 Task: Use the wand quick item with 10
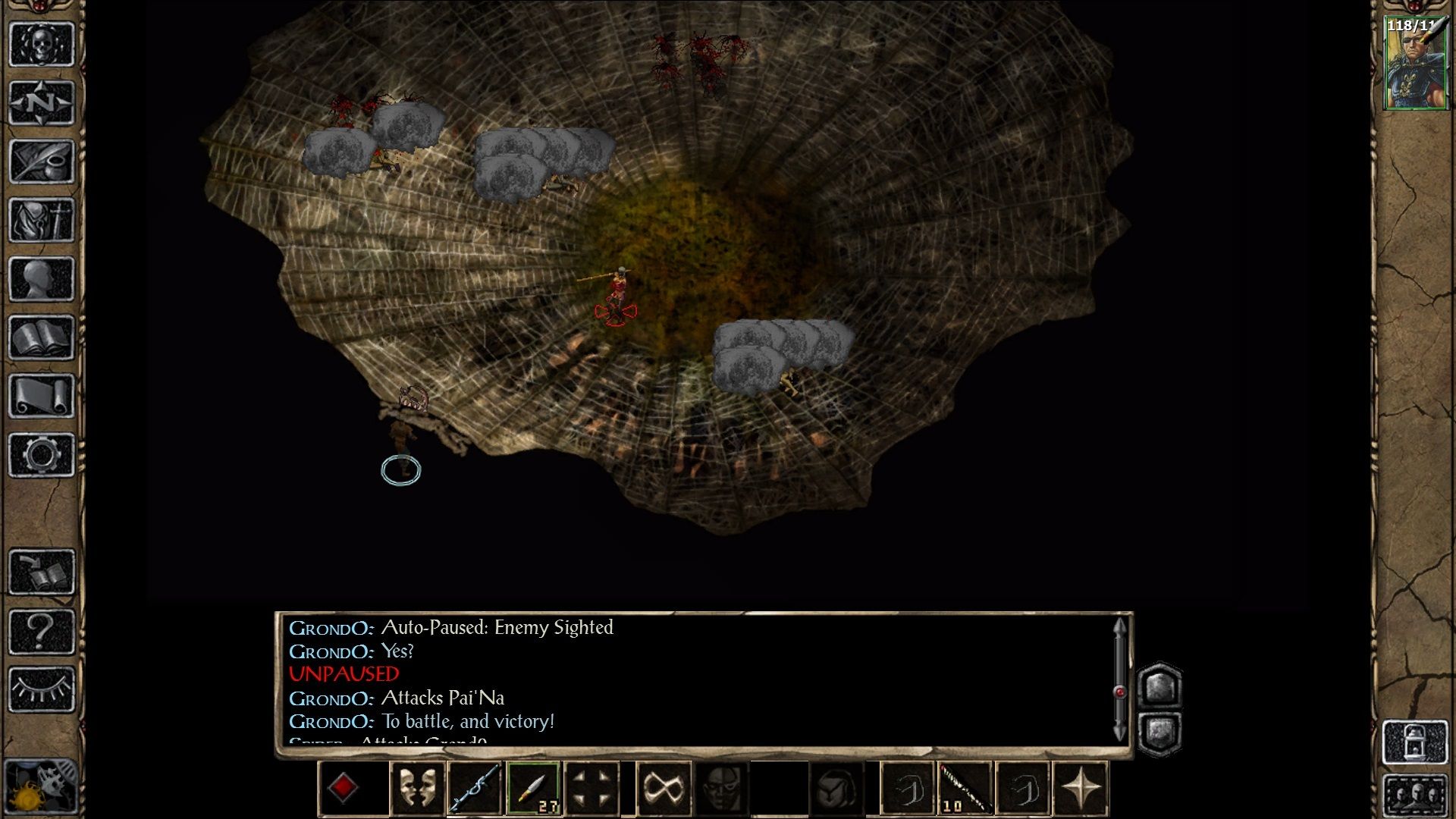coord(965,788)
